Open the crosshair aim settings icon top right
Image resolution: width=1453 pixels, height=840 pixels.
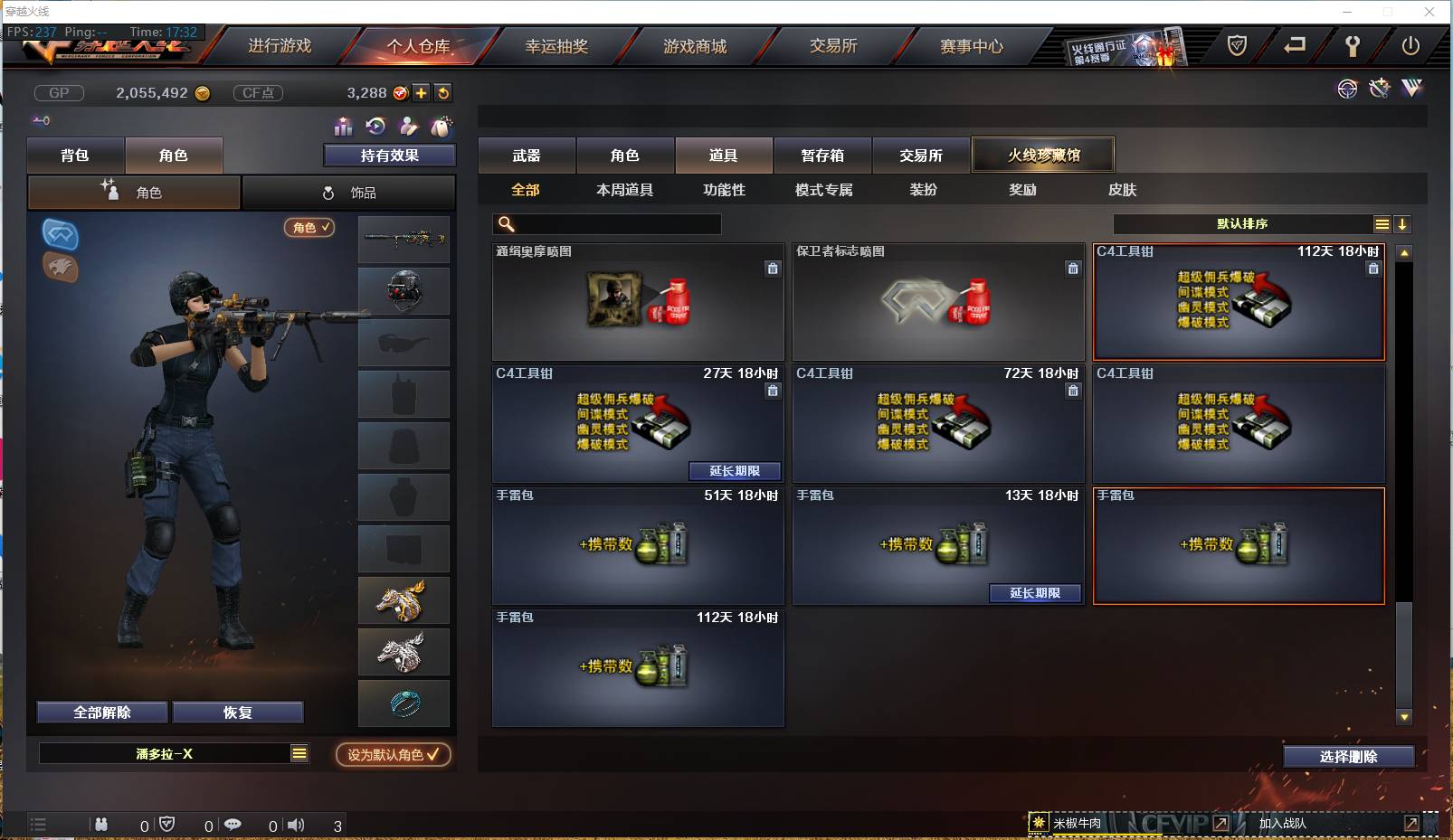tap(1347, 89)
